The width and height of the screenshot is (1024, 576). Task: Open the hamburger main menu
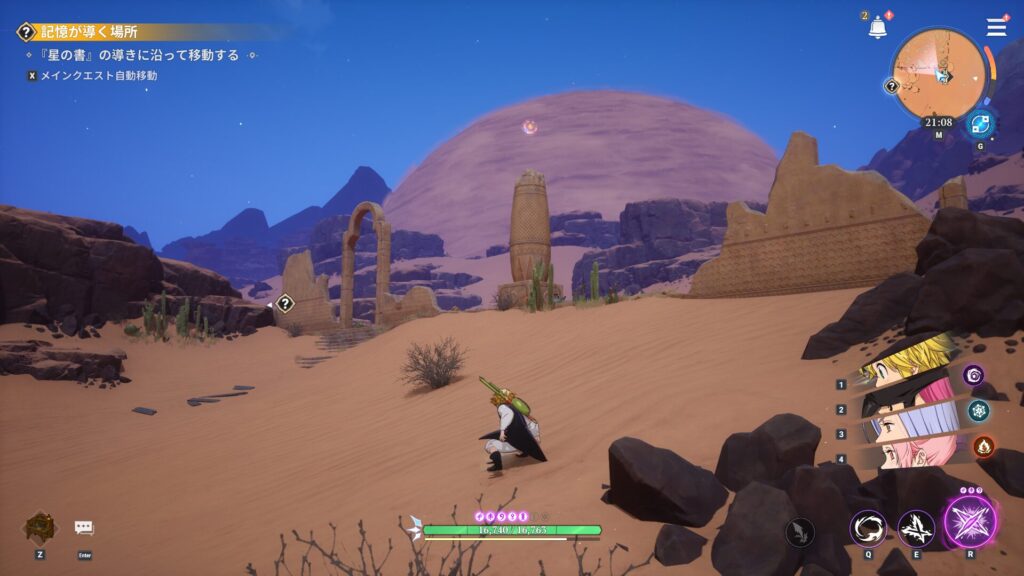(x=996, y=28)
